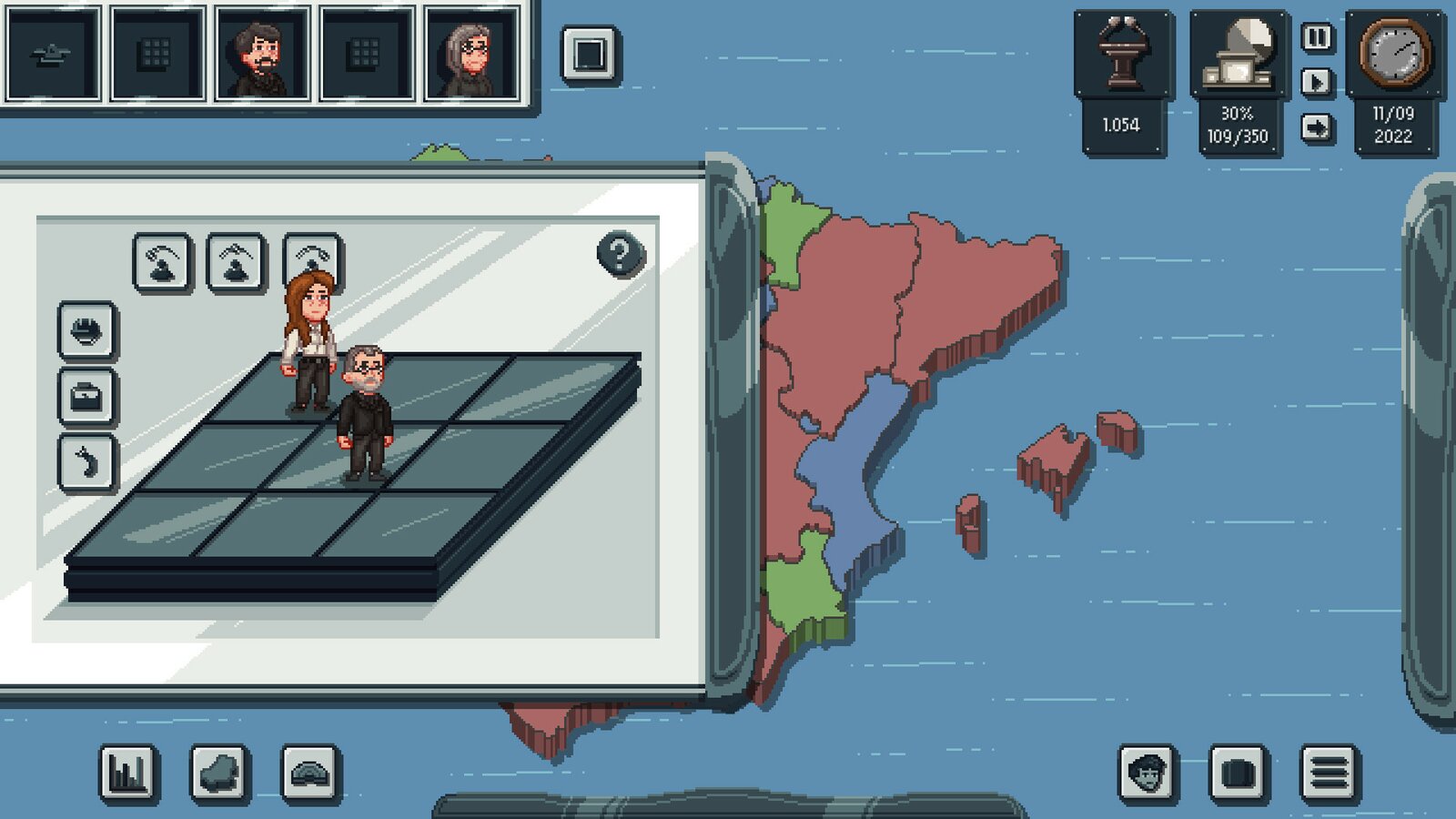The width and height of the screenshot is (1456, 819).
Task: Open the three-line hamburger menu
Action: [1329, 773]
